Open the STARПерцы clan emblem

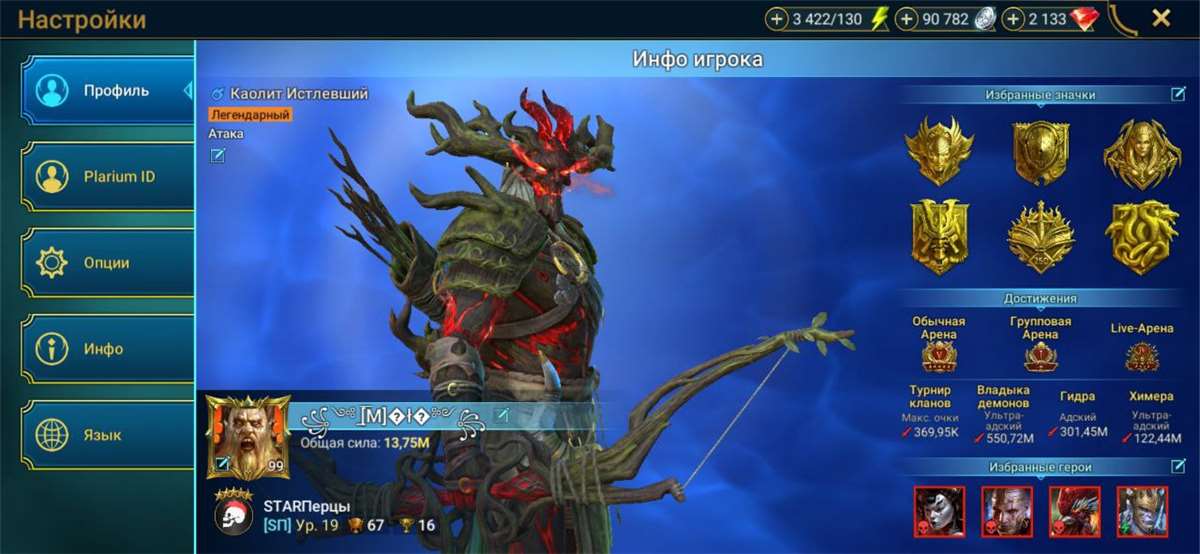pyautogui.click(x=232, y=512)
